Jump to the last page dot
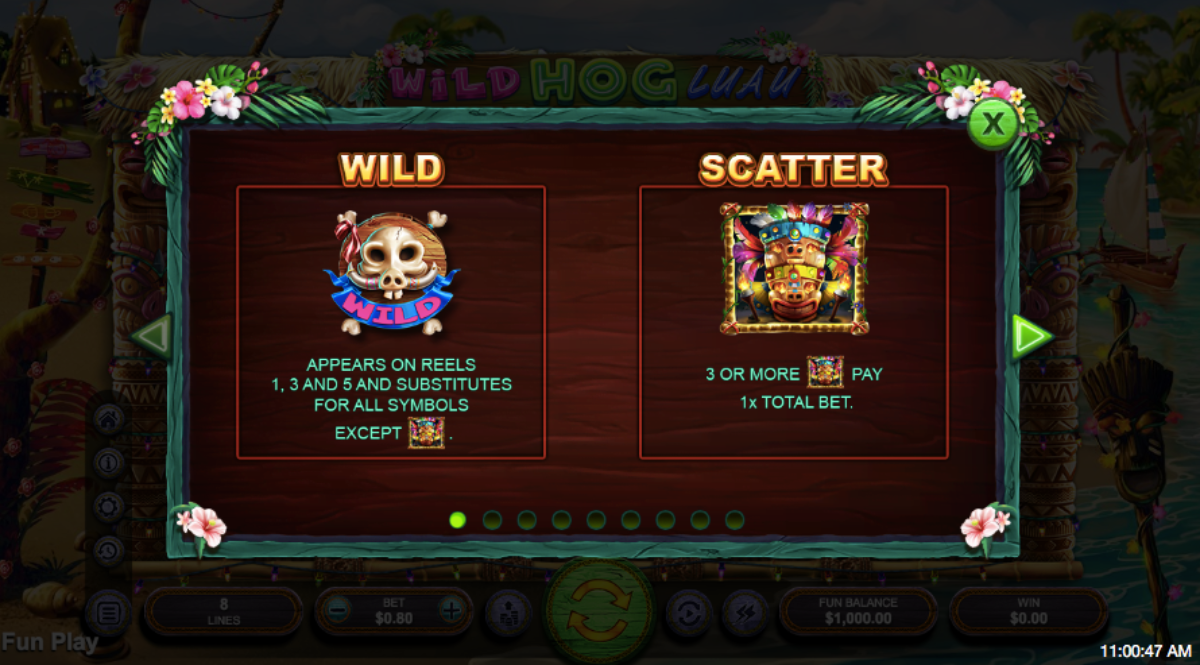1200x665 pixels. 735,520
